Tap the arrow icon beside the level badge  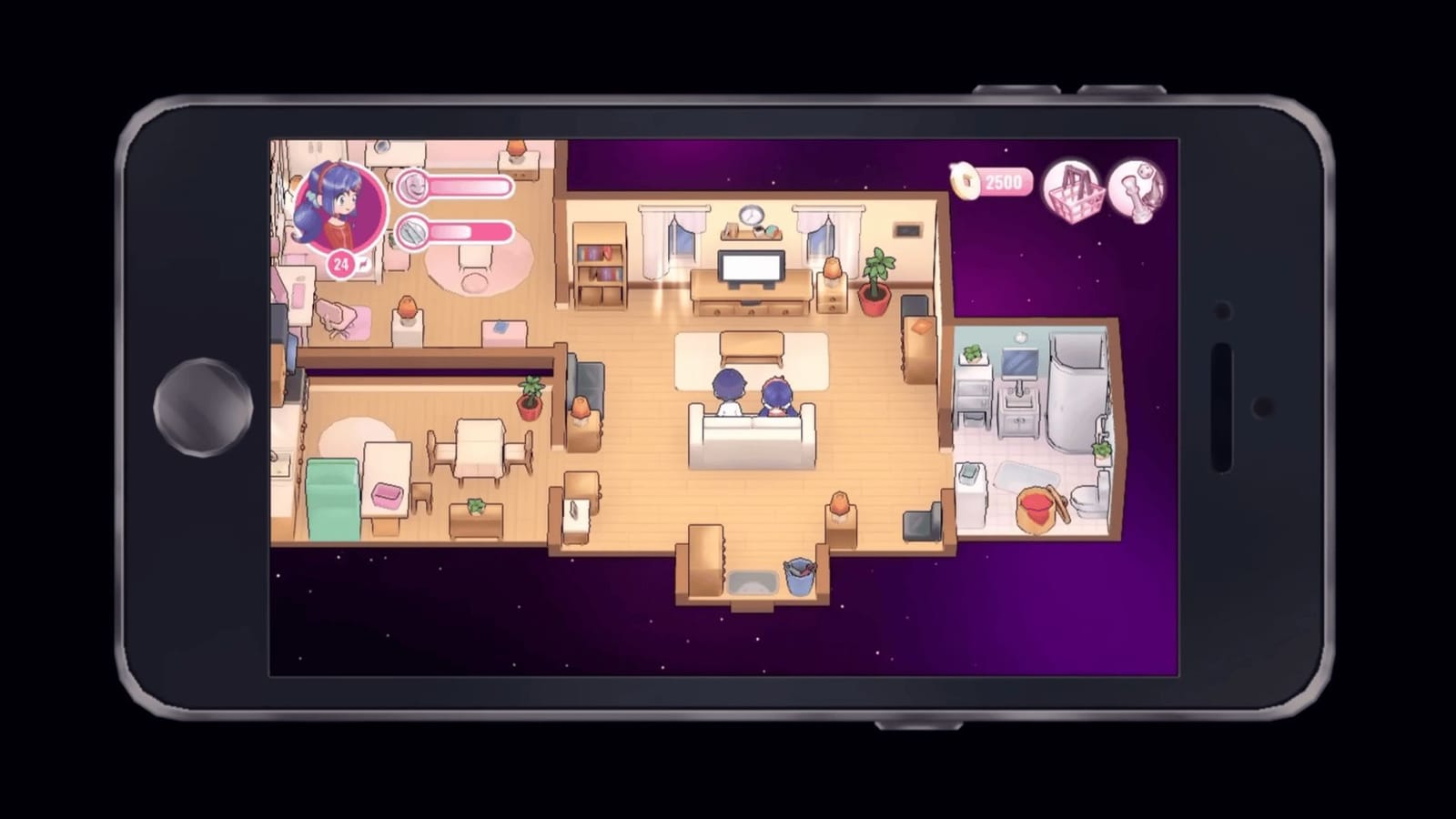[363, 263]
